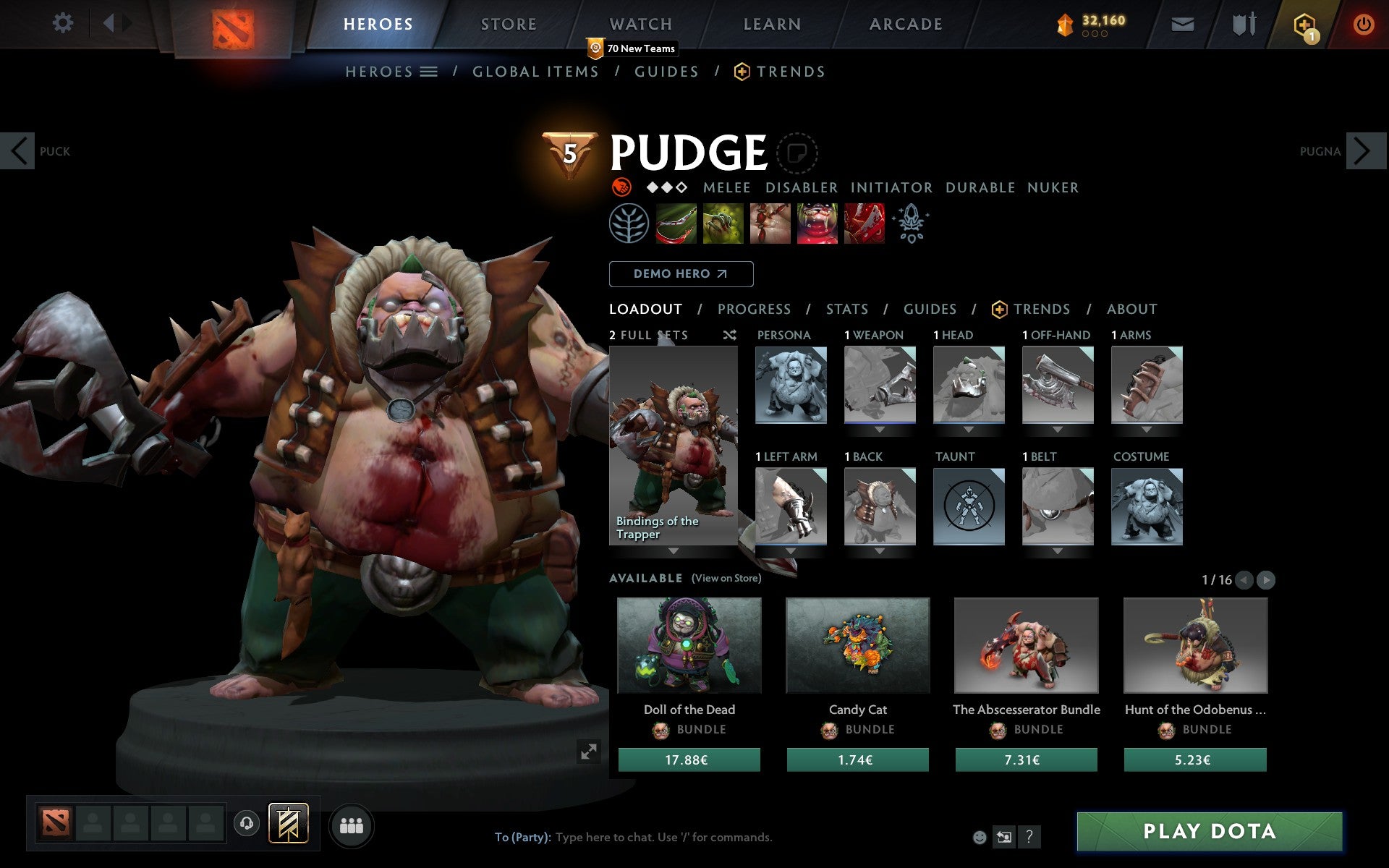Open the next page arrow for available bundles
1389x868 pixels.
tap(1265, 579)
